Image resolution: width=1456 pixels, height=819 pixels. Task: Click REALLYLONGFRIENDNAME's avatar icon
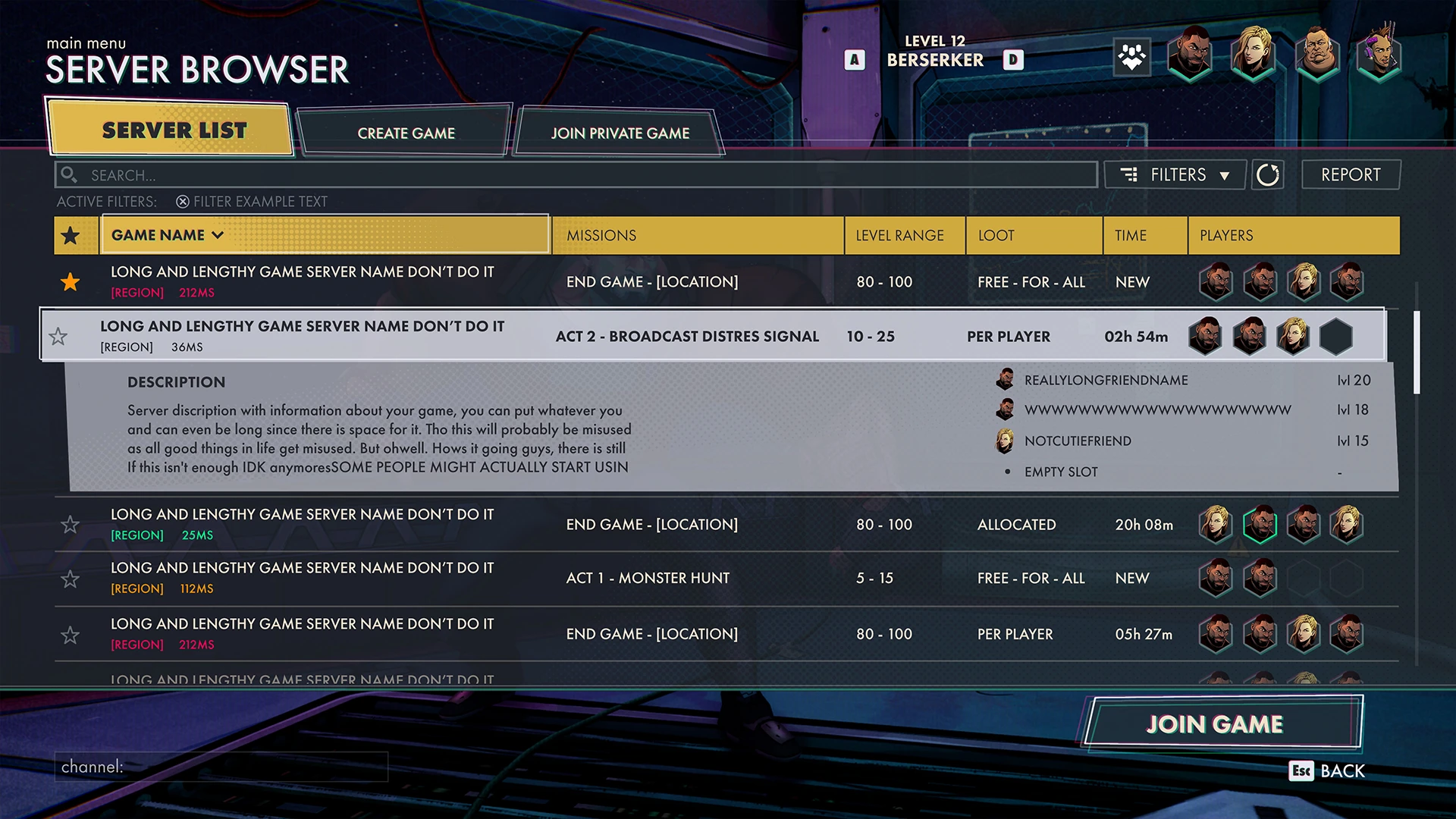tap(1006, 380)
